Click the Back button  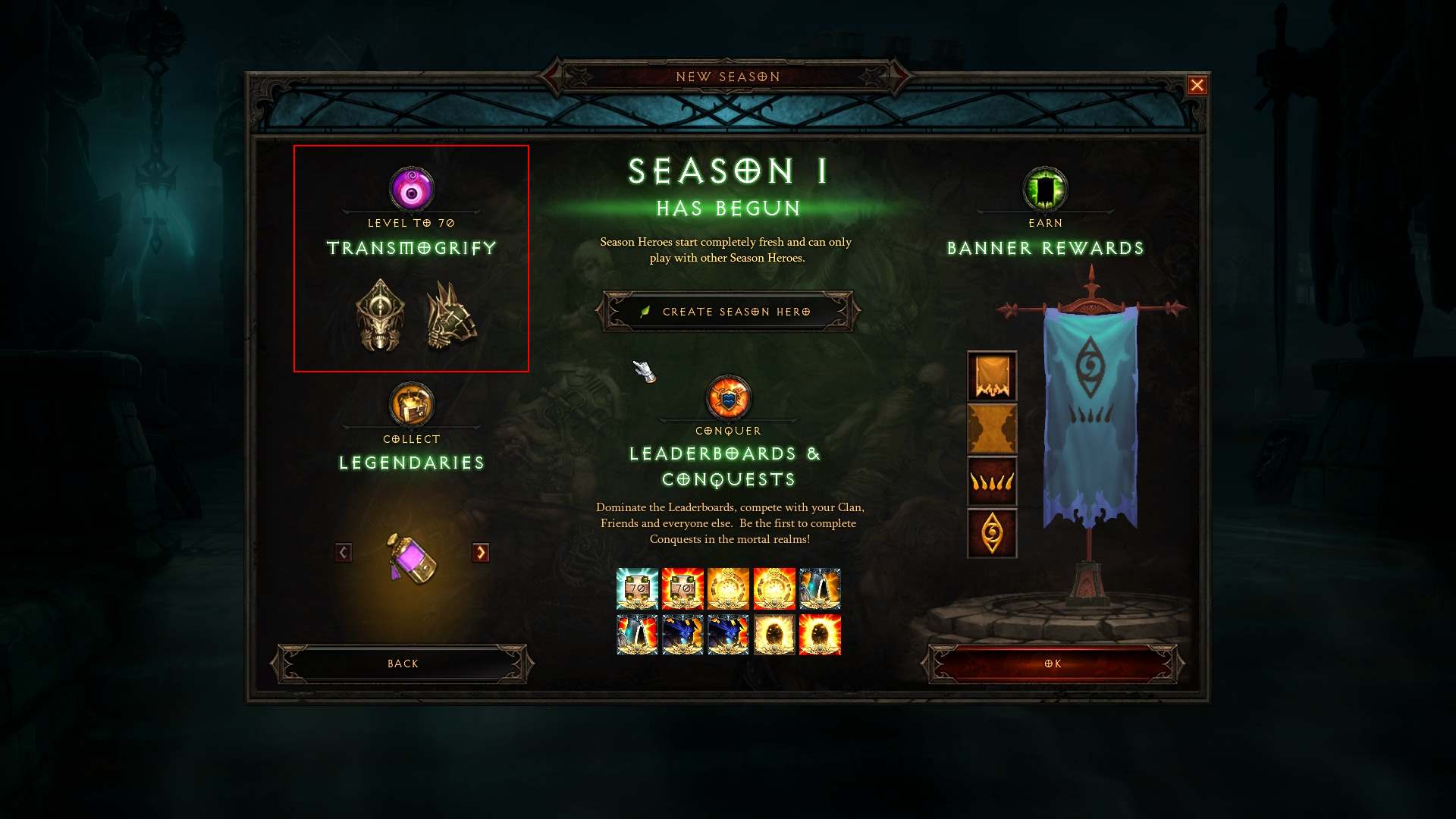pos(402,663)
